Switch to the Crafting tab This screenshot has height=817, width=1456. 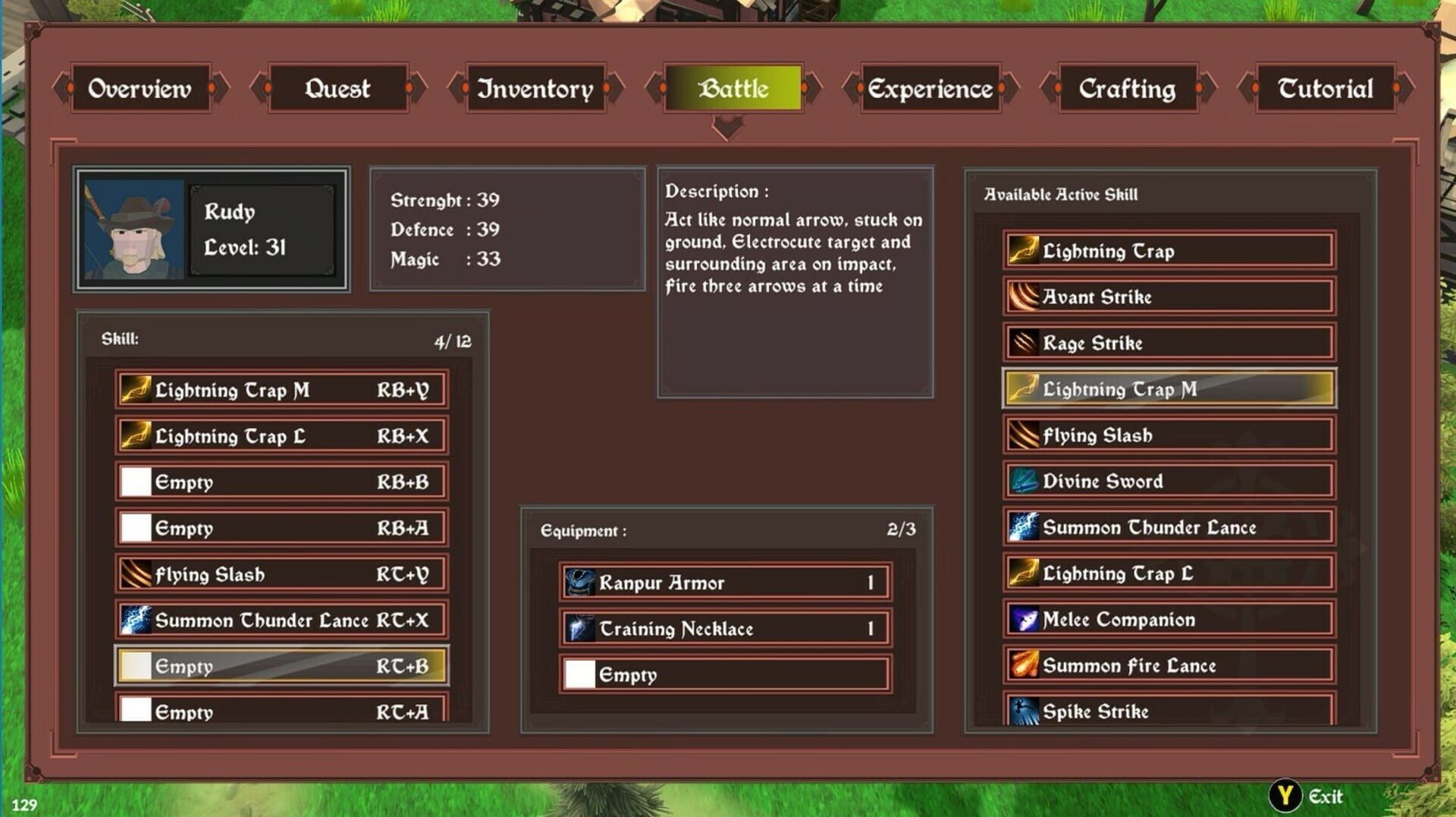pos(1126,89)
